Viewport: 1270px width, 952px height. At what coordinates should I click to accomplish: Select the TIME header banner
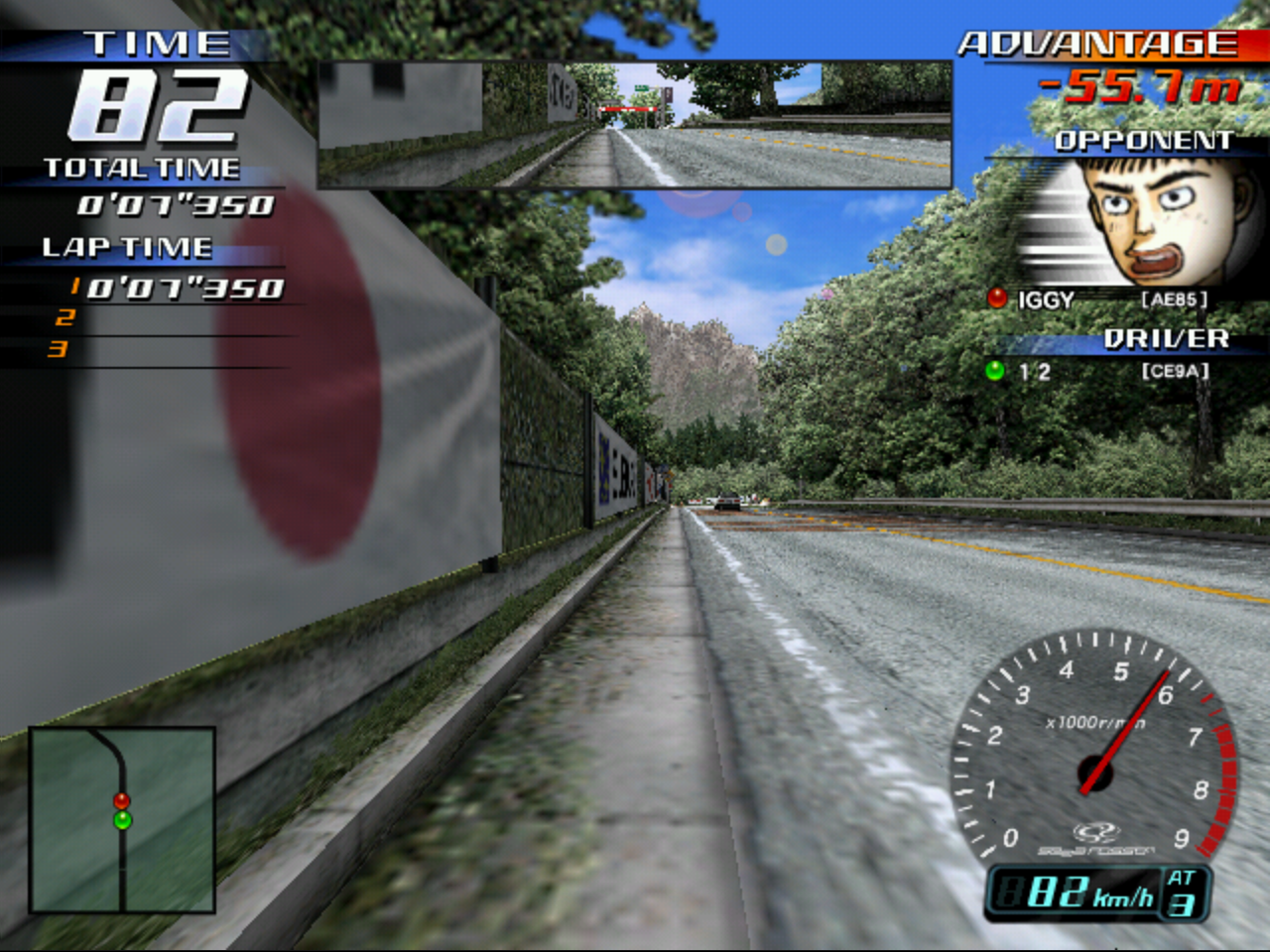tap(159, 42)
